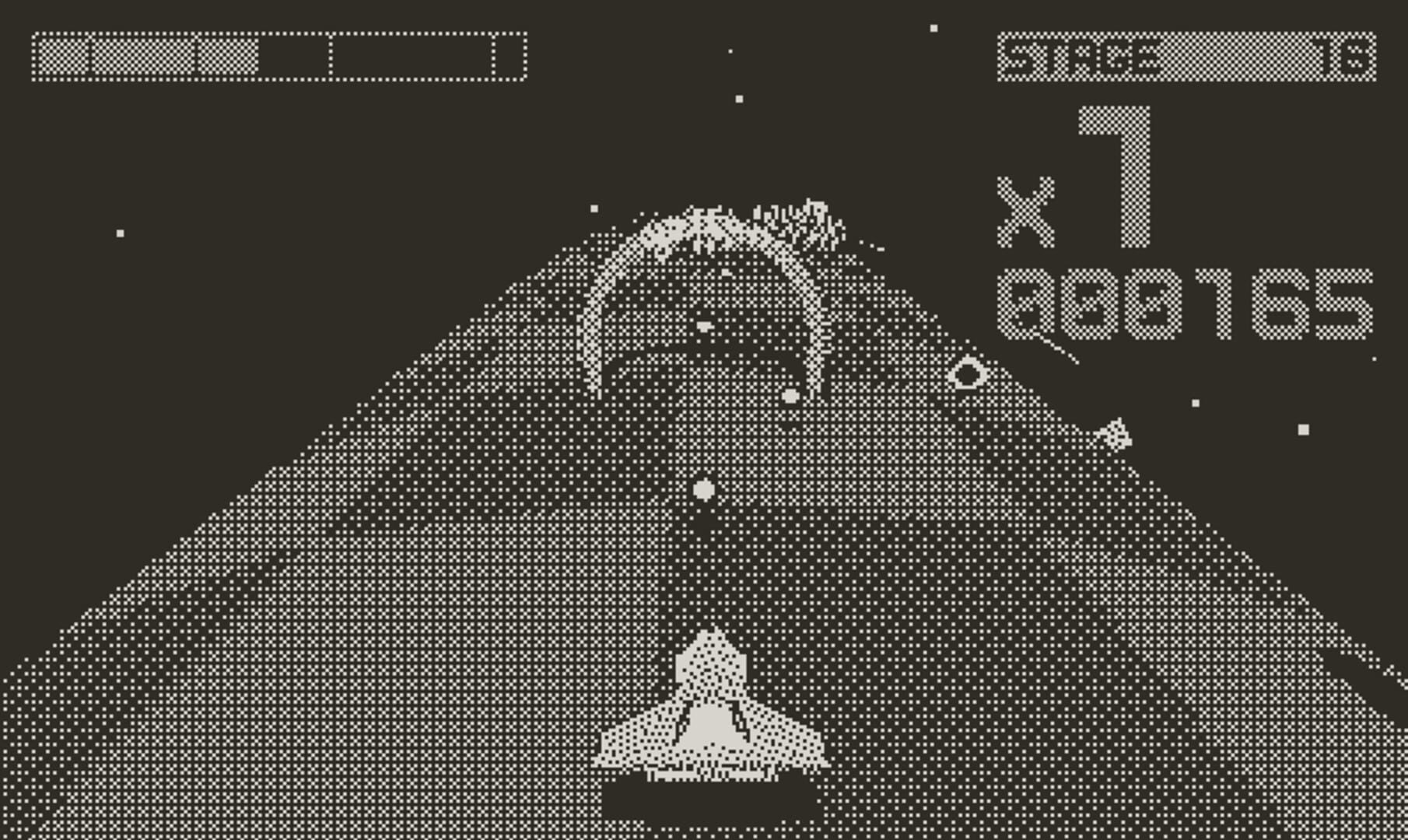Click the dotted STAGE progress strip
Screen dimensions: 1408x840
tap(1229, 54)
